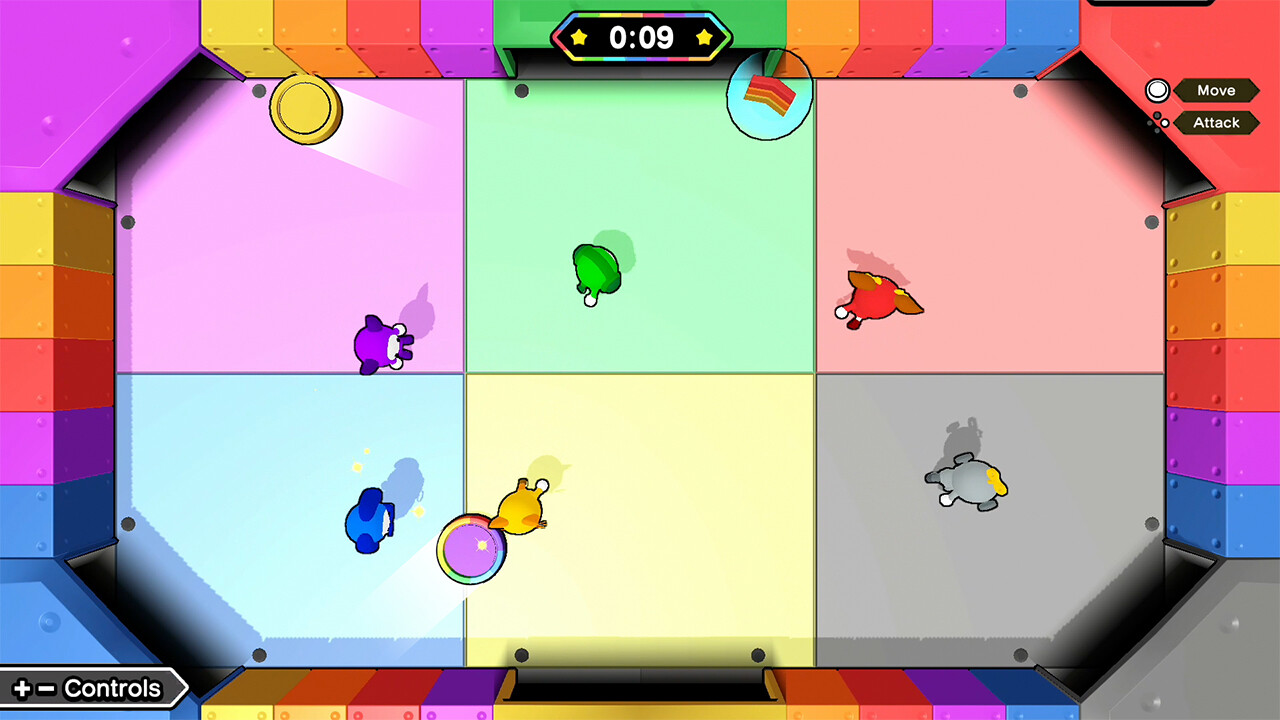This screenshot has width=1280, height=720.
Task: Open the Controls prompt at bottom left
Action: [95, 688]
